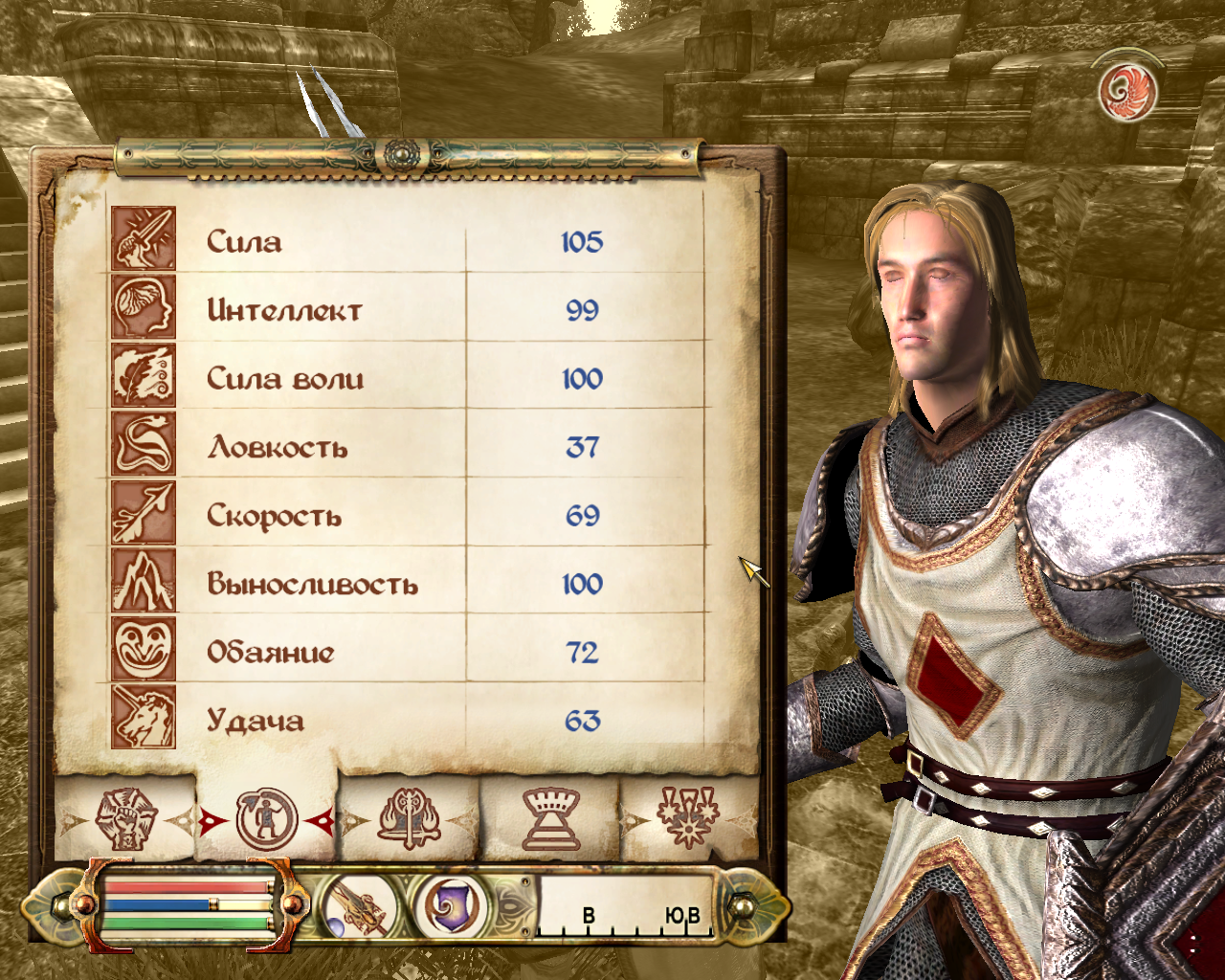
Task: Click the health, magicka and fatigue bars panel
Action: pos(188,905)
